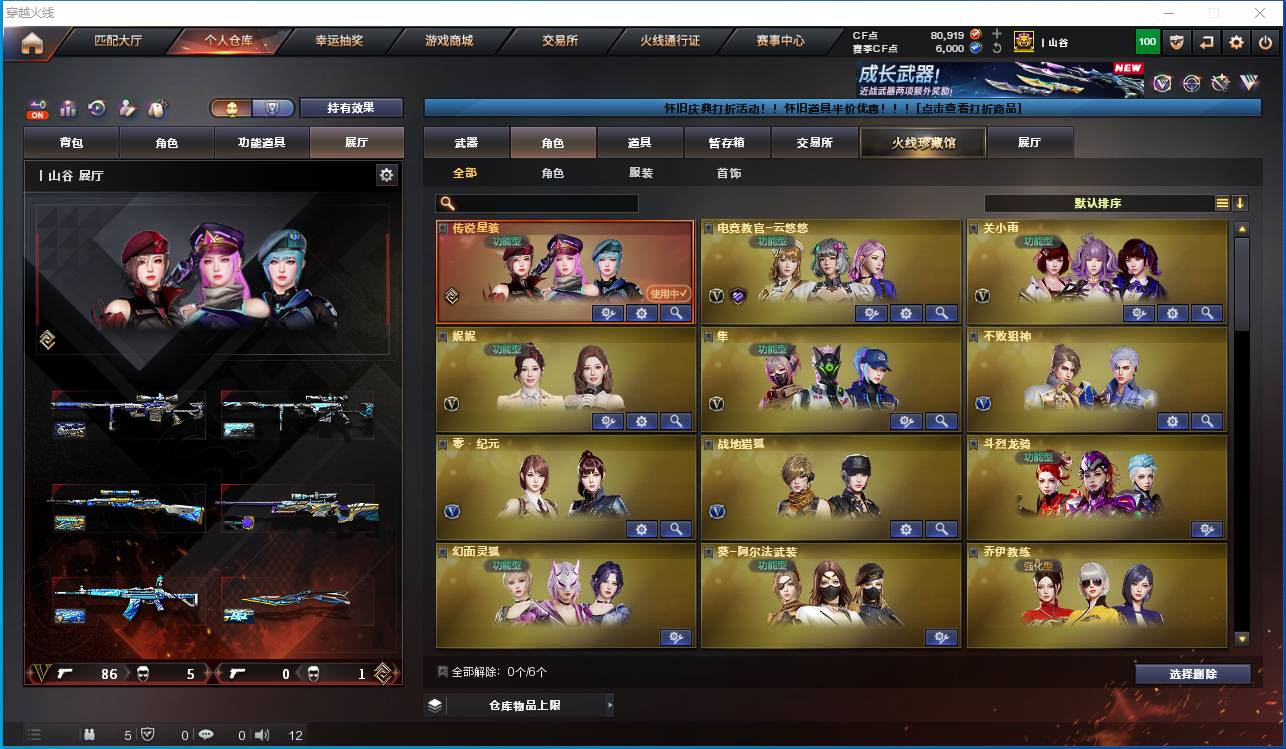Open the friends icon in bottom status bar
1286x749 pixels.
(x=89, y=734)
